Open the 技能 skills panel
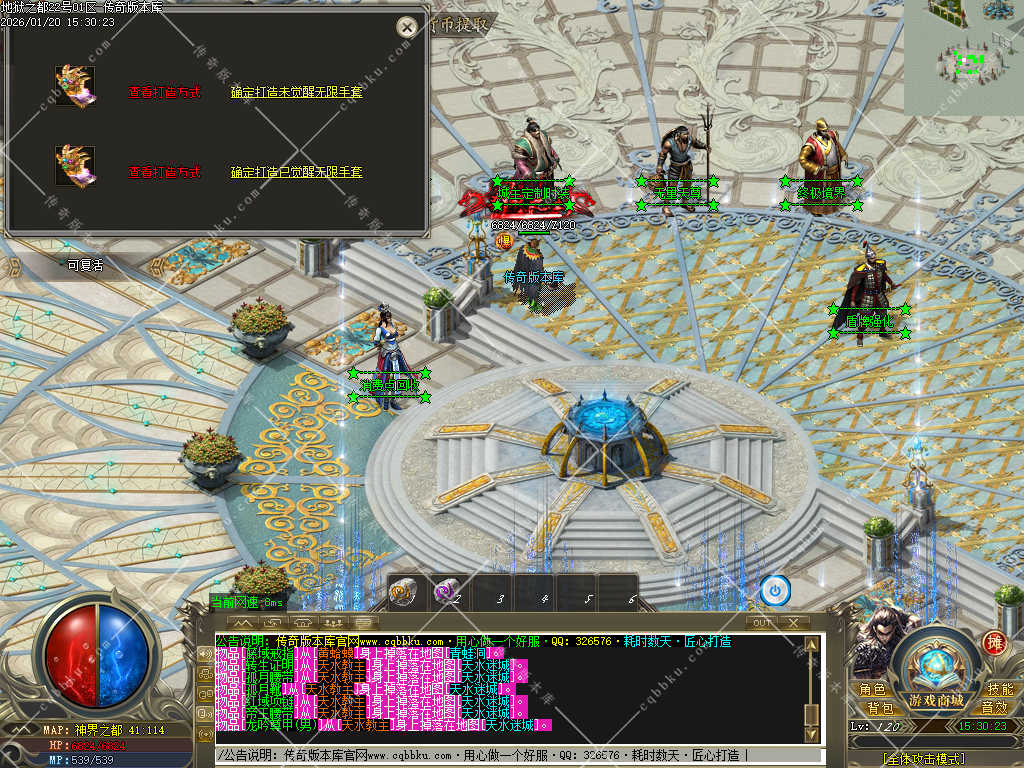Viewport: 1024px width, 768px height. pos(1000,689)
